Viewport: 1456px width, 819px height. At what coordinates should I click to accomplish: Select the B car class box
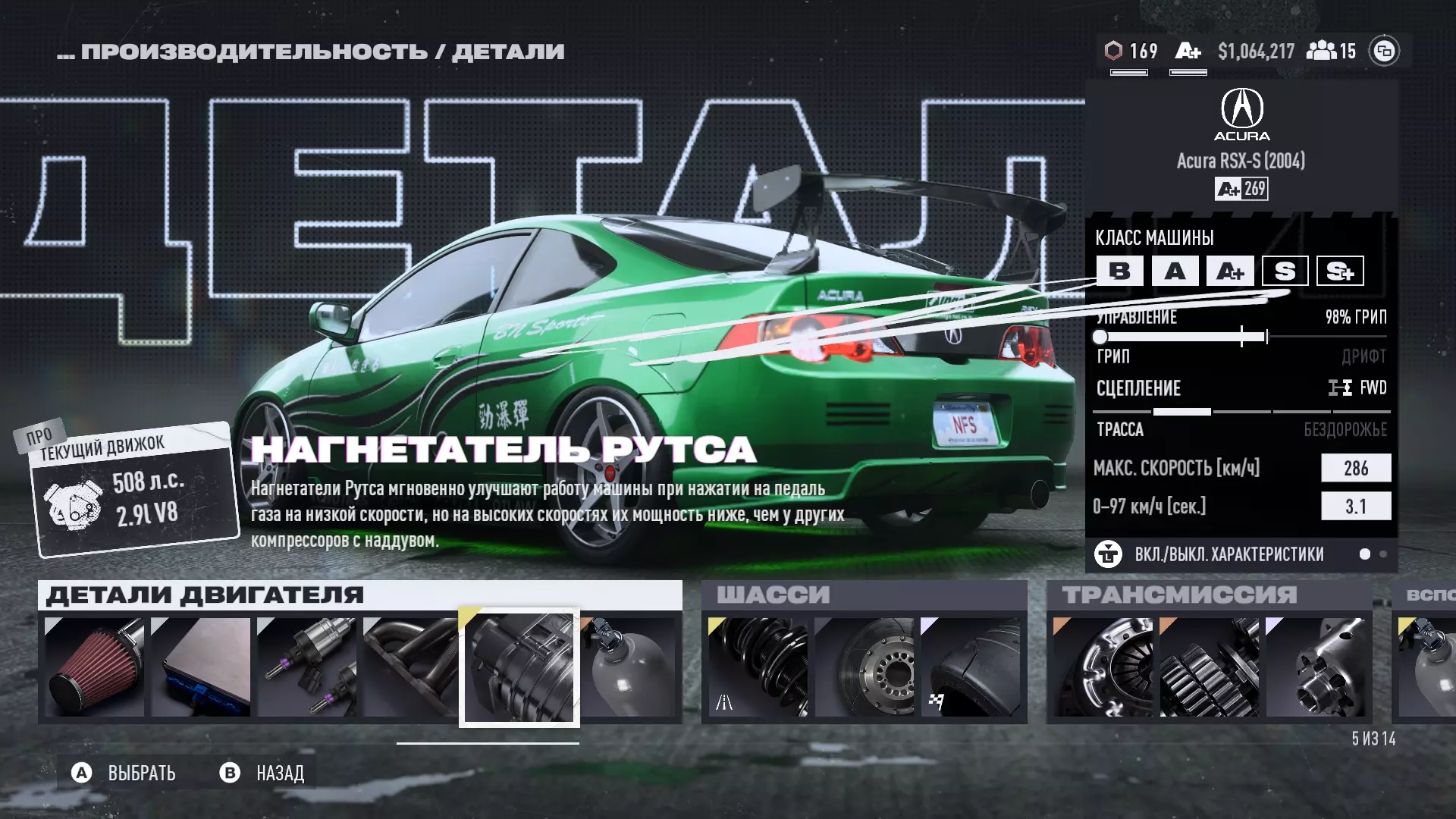[1119, 271]
